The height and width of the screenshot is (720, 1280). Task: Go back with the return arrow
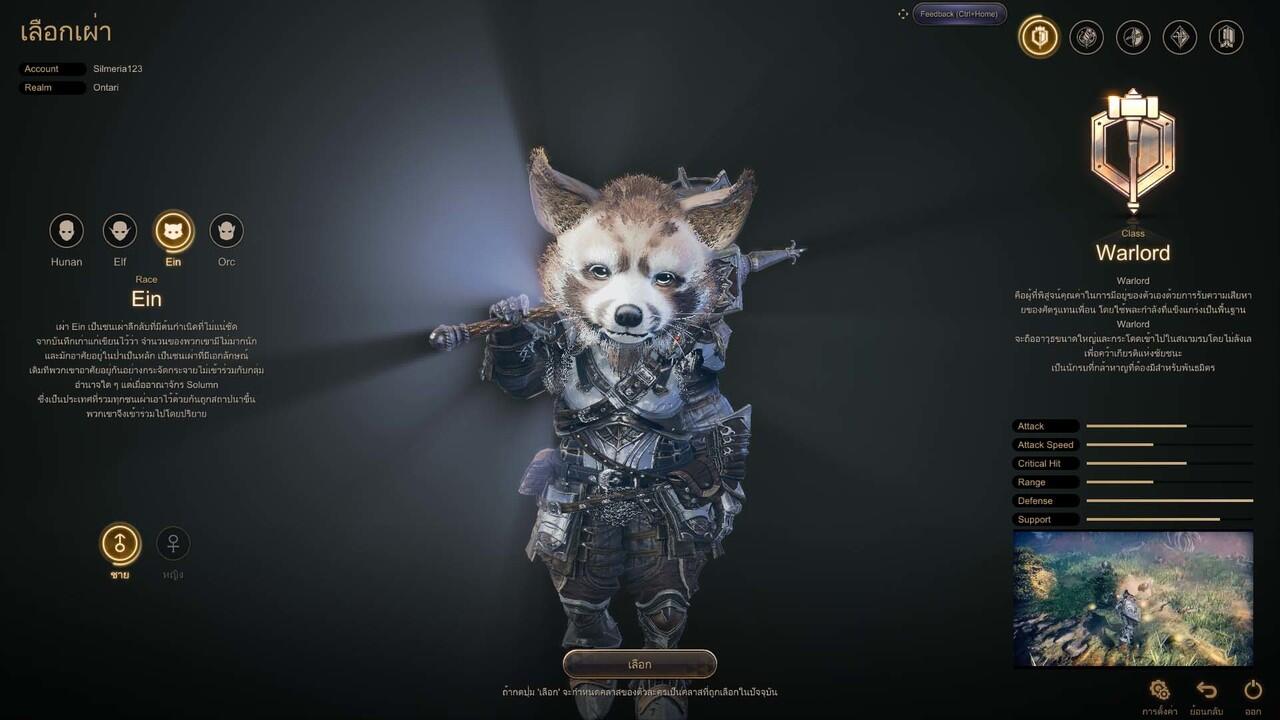coord(1207,690)
